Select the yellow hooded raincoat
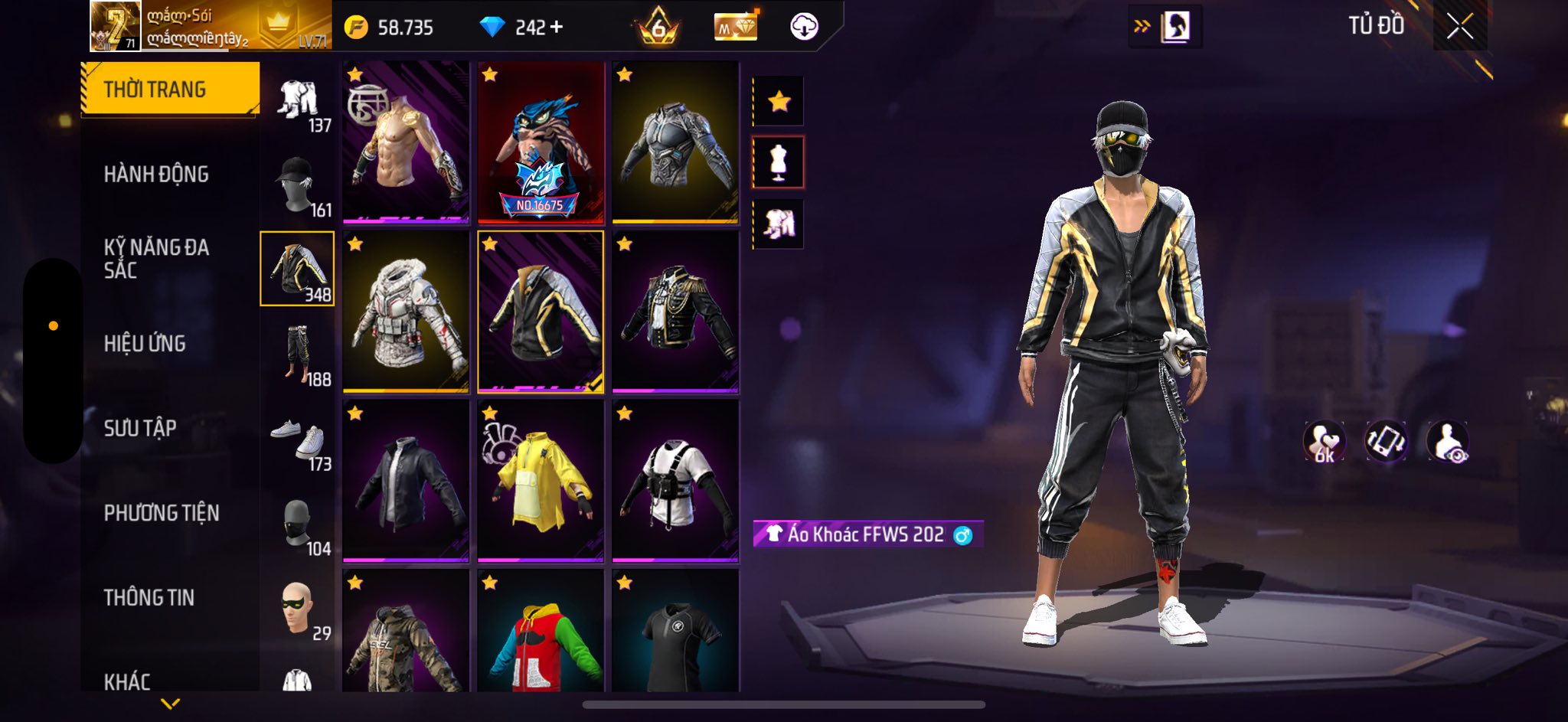The width and height of the screenshot is (1568, 722). coord(541,482)
